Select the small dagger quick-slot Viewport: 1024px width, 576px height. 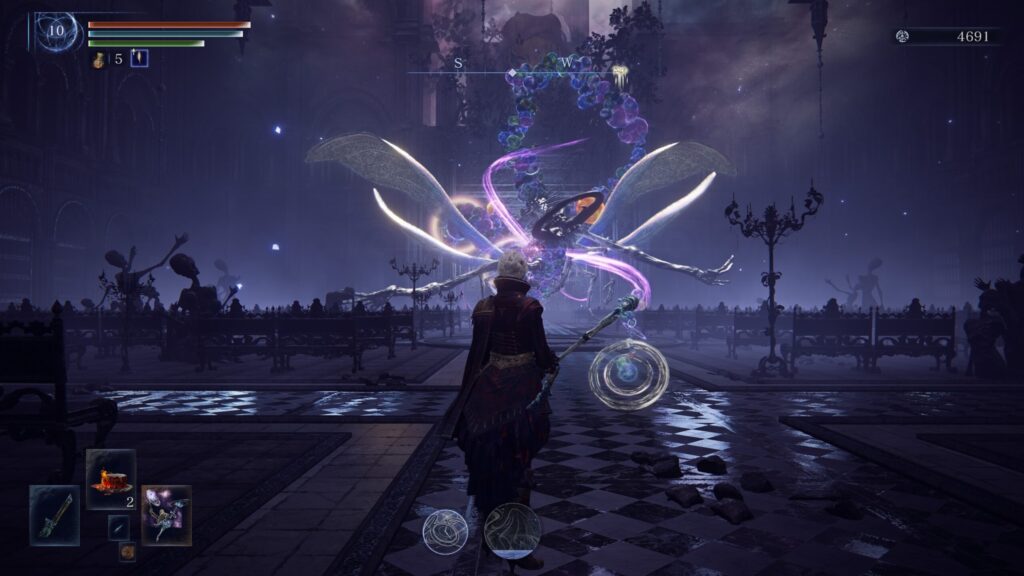[118, 527]
